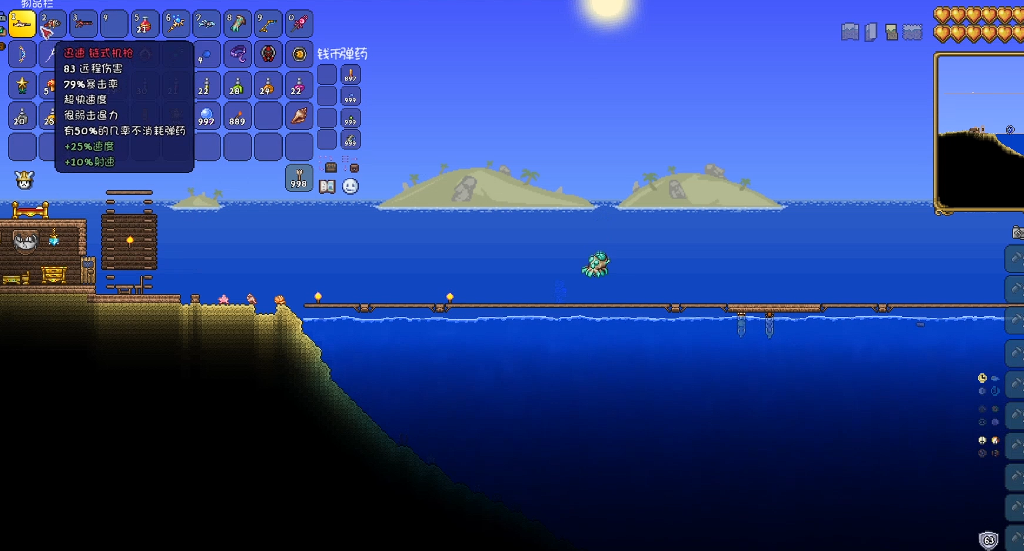The image size is (1024, 551).
Task: Select the first ammo slot with 897
Action: point(350,75)
